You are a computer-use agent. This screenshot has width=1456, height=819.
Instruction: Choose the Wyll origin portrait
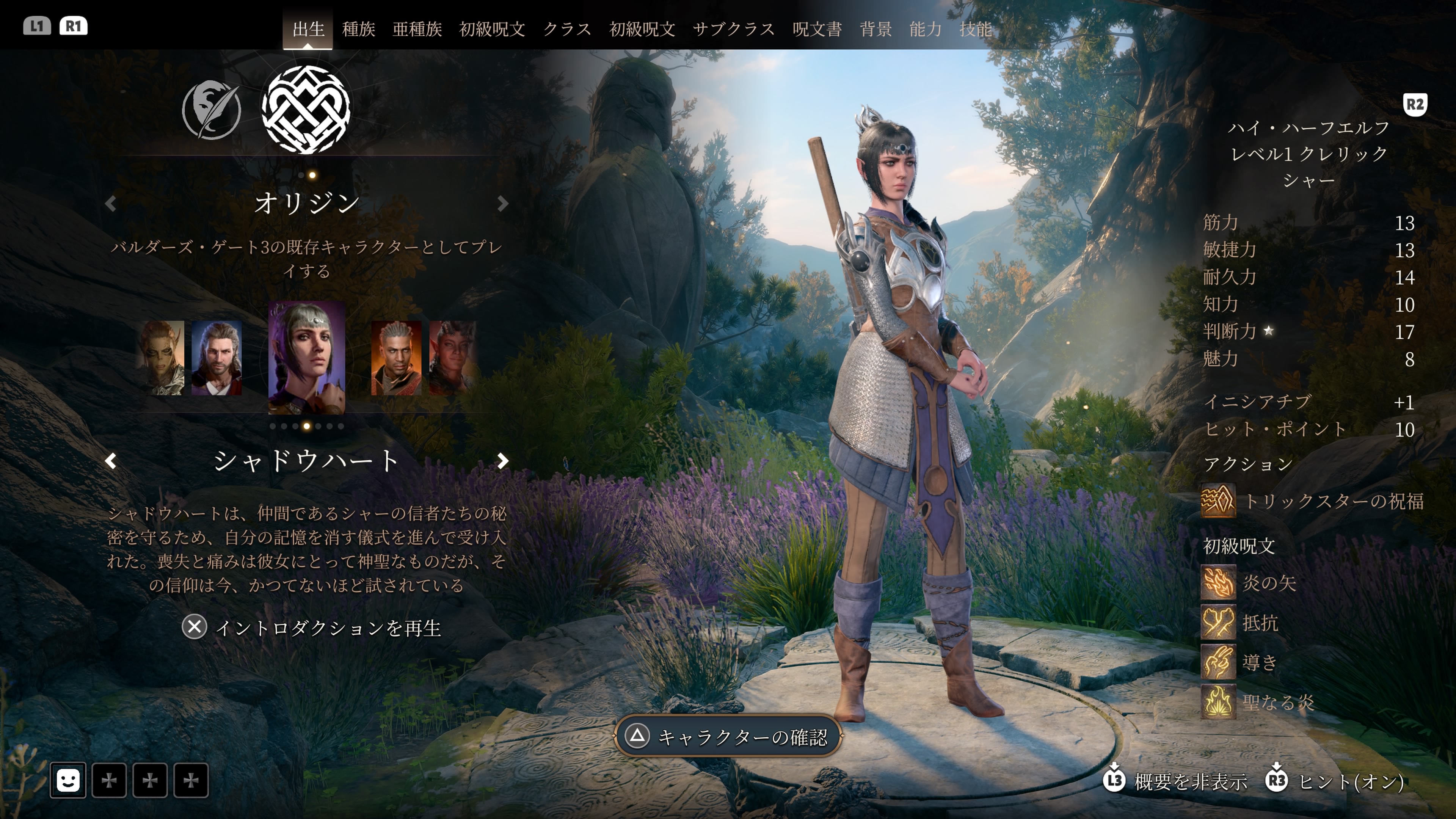(395, 357)
